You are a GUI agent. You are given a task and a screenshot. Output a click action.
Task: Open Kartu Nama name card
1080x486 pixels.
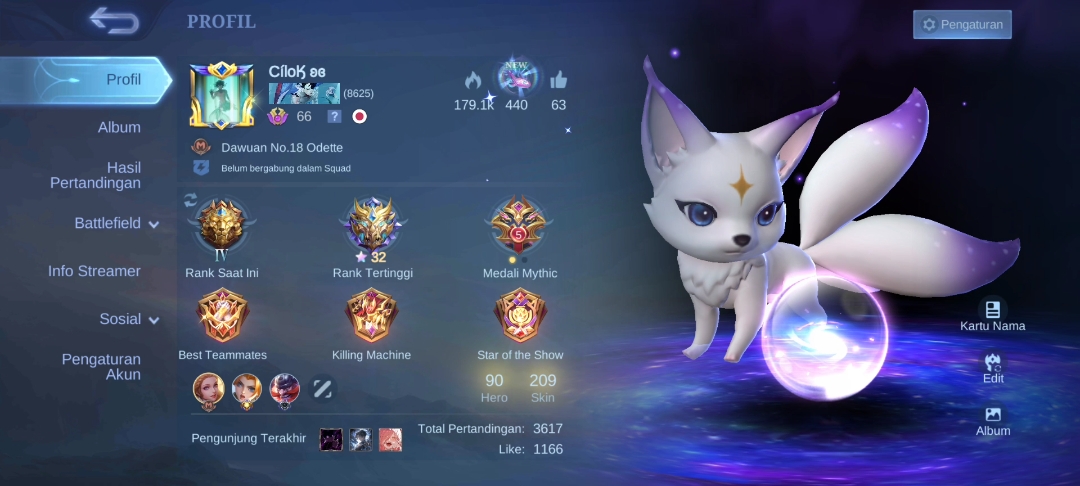992,315
